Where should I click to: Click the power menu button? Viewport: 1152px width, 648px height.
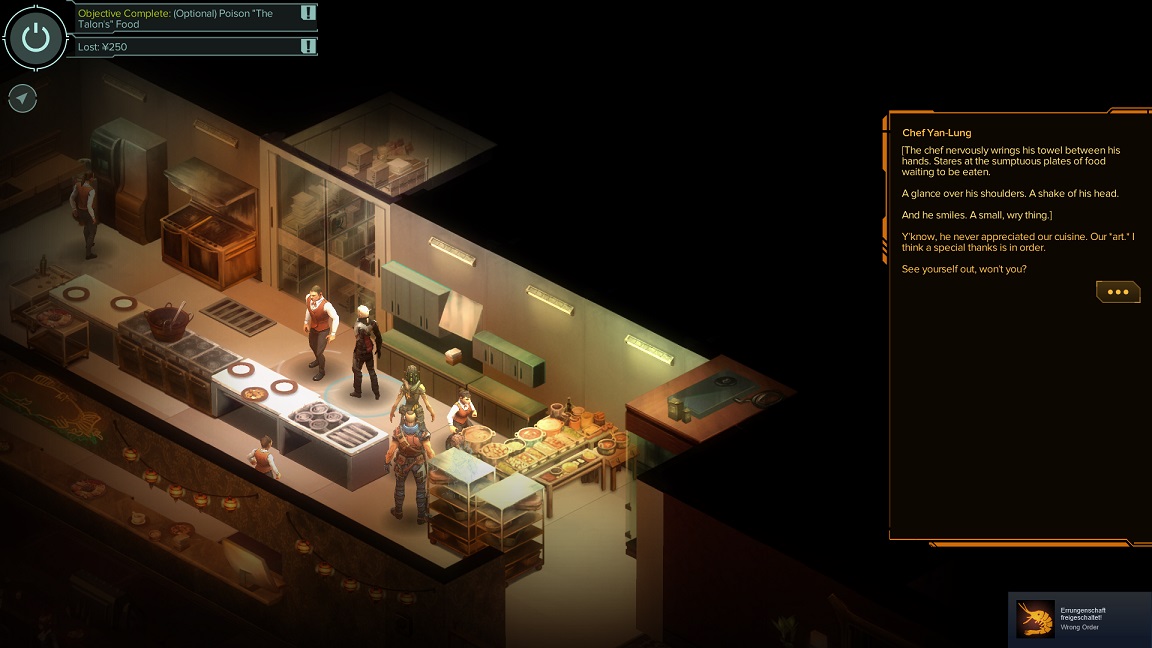pyautogui.click(x=36, y=38)
